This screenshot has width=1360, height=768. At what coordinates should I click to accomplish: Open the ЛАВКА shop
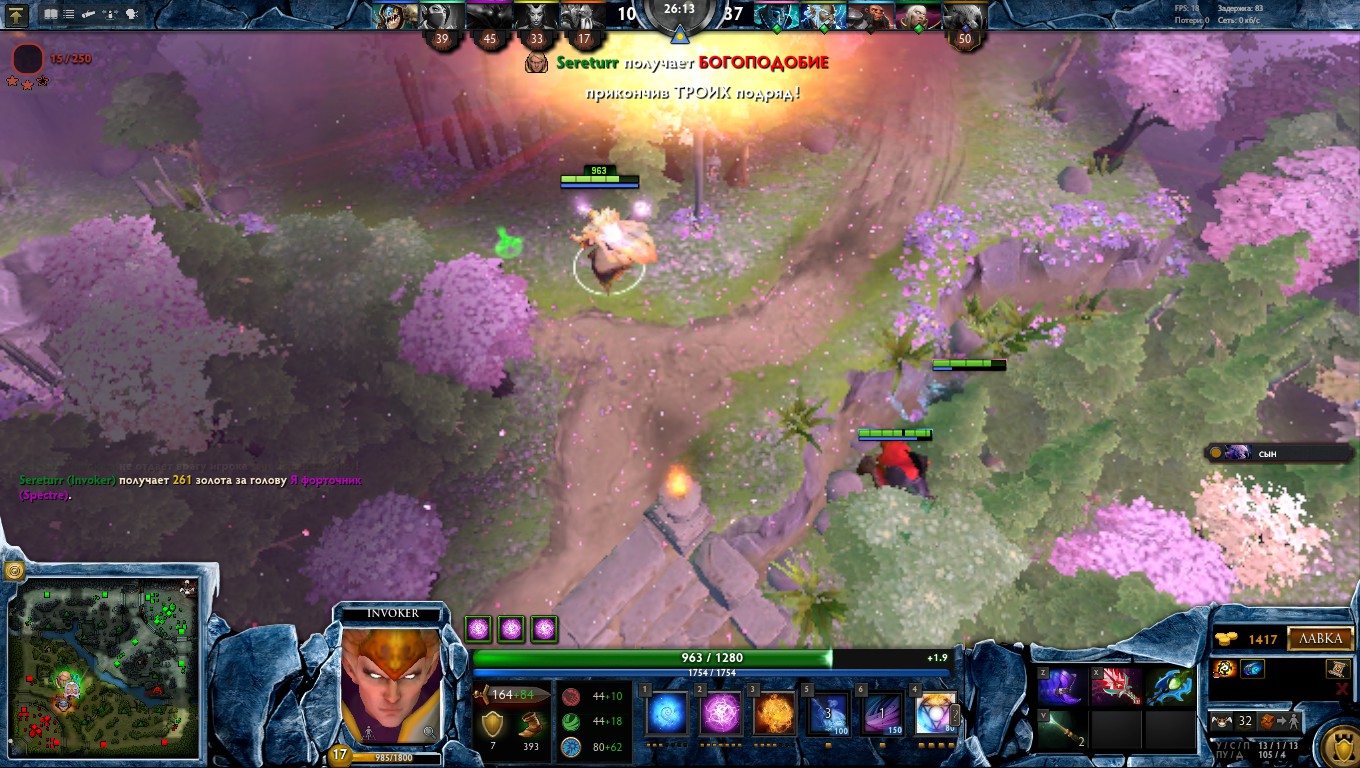pos(1319,639)
